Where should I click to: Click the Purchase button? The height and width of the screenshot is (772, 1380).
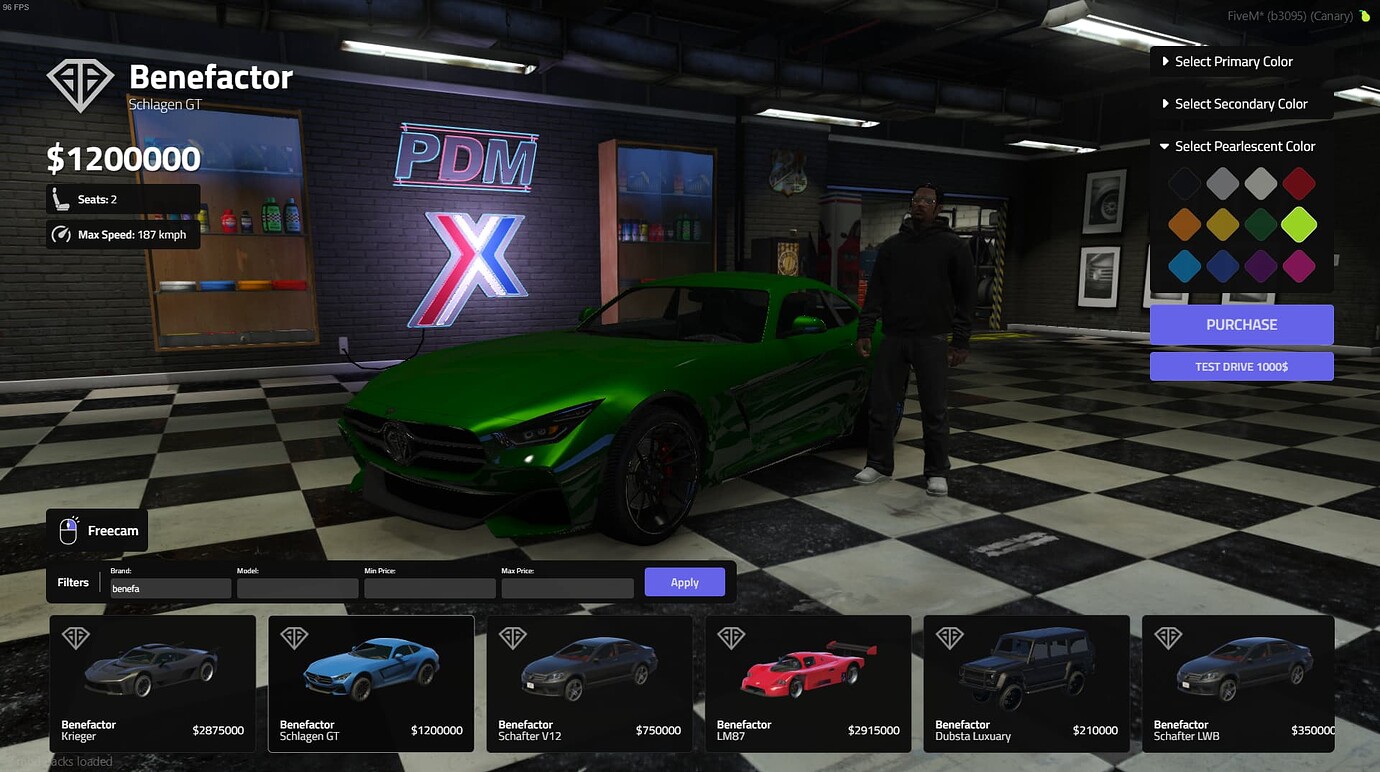1241,324
